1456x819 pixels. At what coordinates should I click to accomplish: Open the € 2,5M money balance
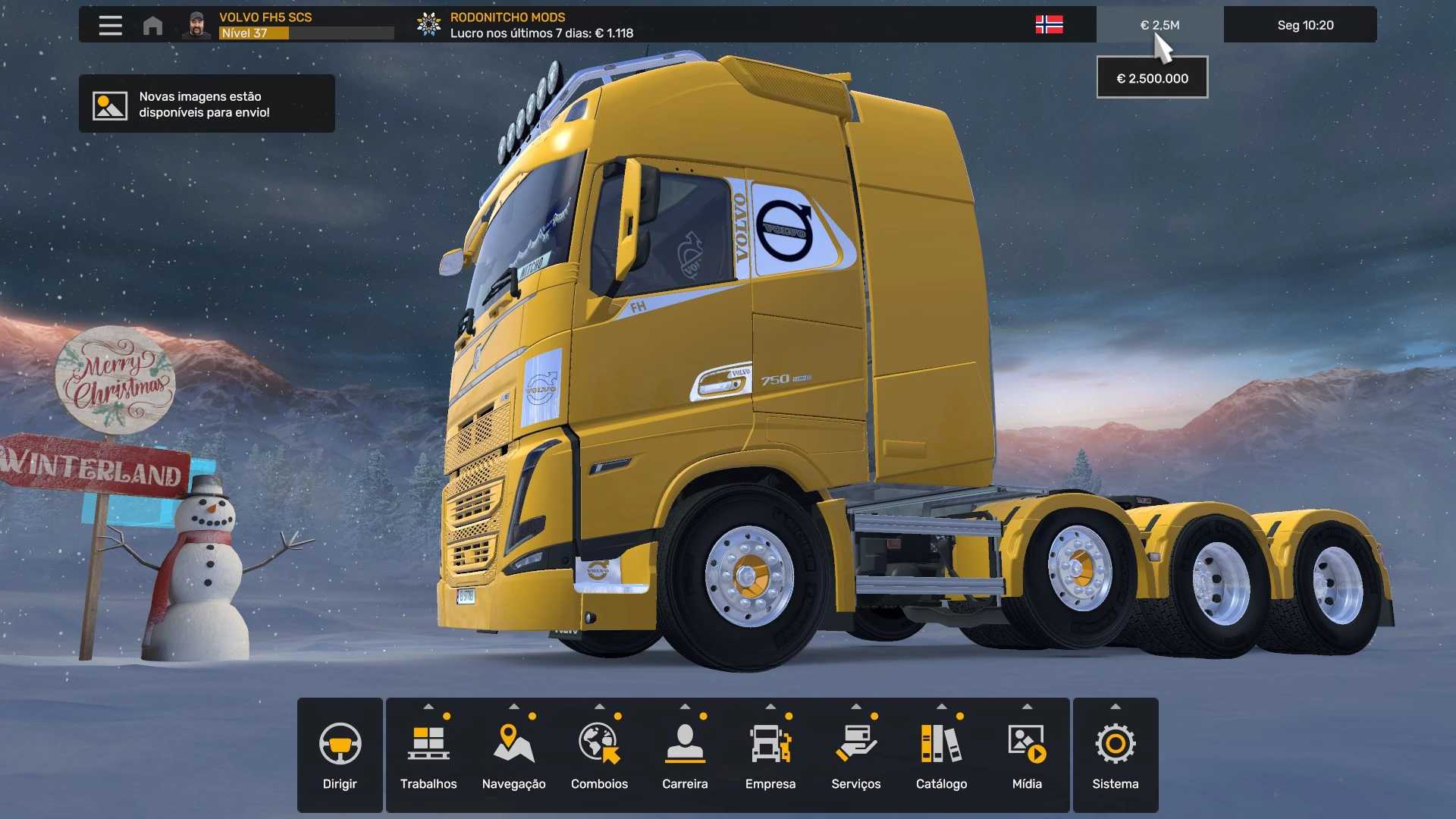1159,25
